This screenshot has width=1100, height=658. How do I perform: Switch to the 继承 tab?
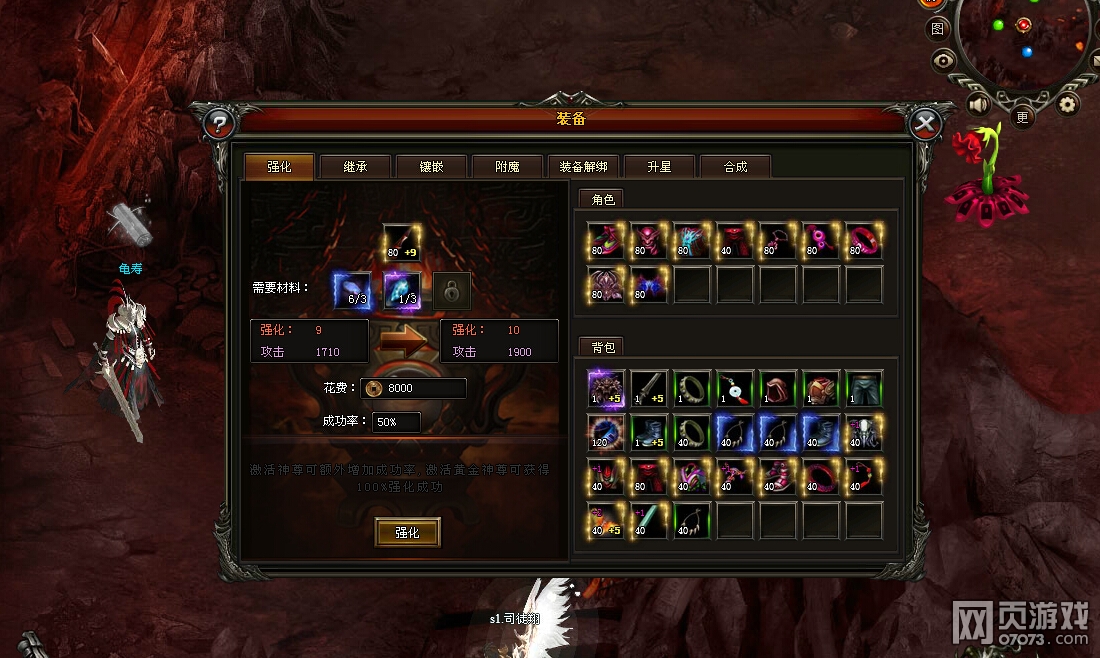coord(355,167)
